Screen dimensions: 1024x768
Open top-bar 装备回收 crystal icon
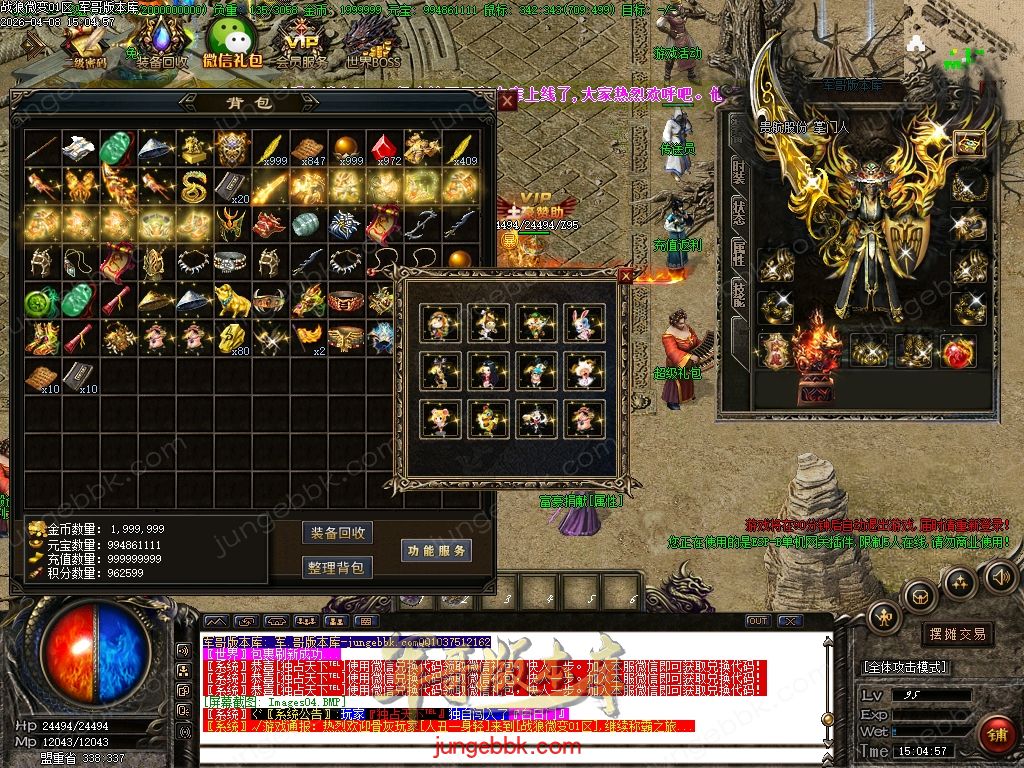coord(161,45)
